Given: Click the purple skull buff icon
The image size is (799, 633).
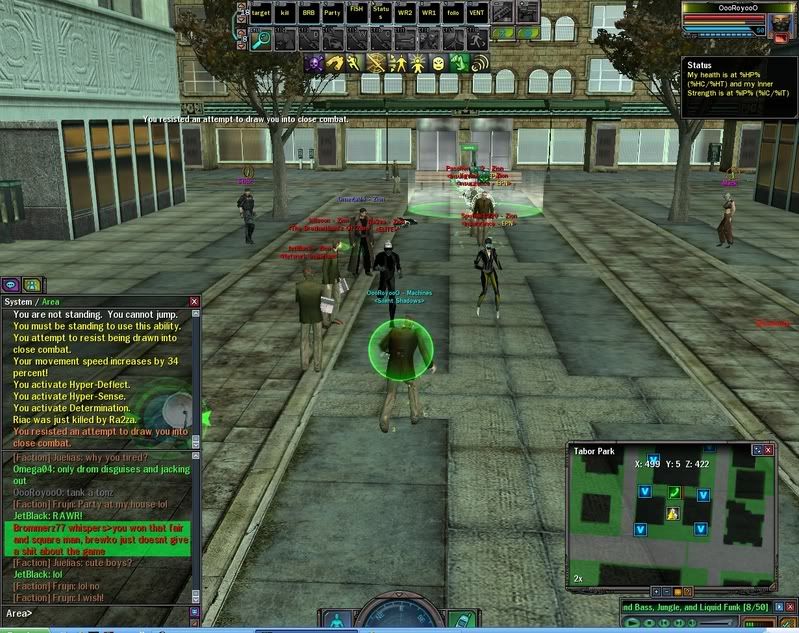Looking at the screenshot, I should pyautogui.click(x=313, y=63).
